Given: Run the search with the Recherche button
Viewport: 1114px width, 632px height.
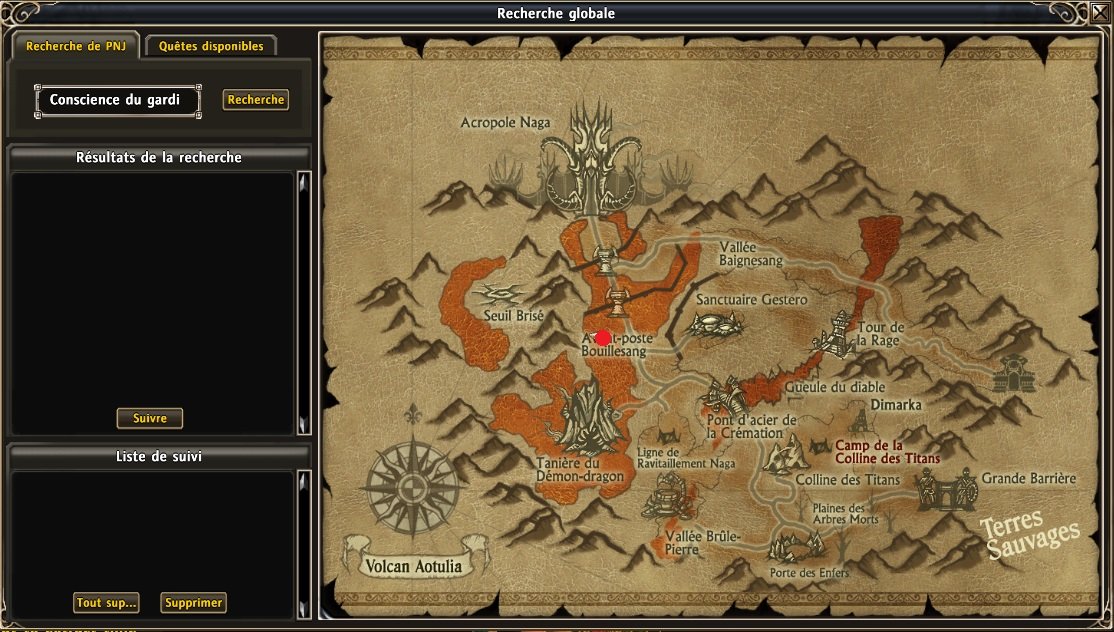Looking at the screenshot, I should [x=256, y=100].
